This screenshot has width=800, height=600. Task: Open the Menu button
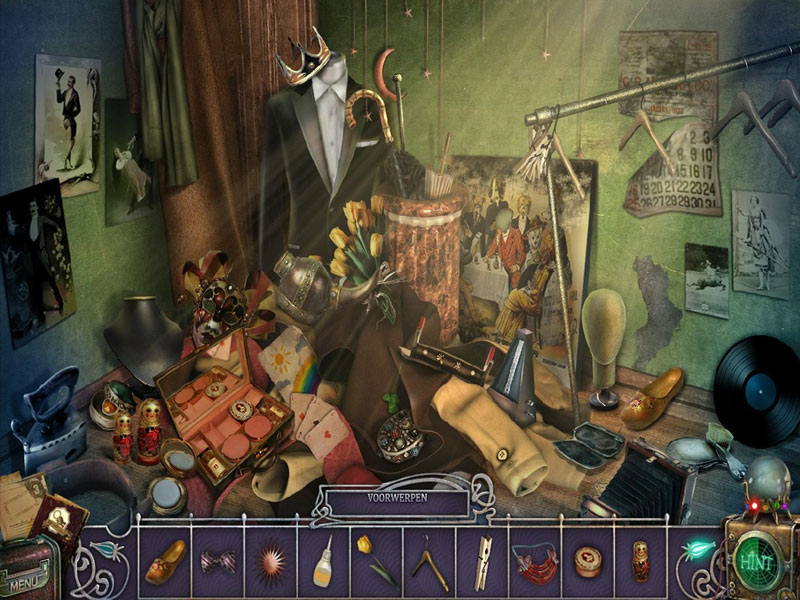tap(27, 579)
